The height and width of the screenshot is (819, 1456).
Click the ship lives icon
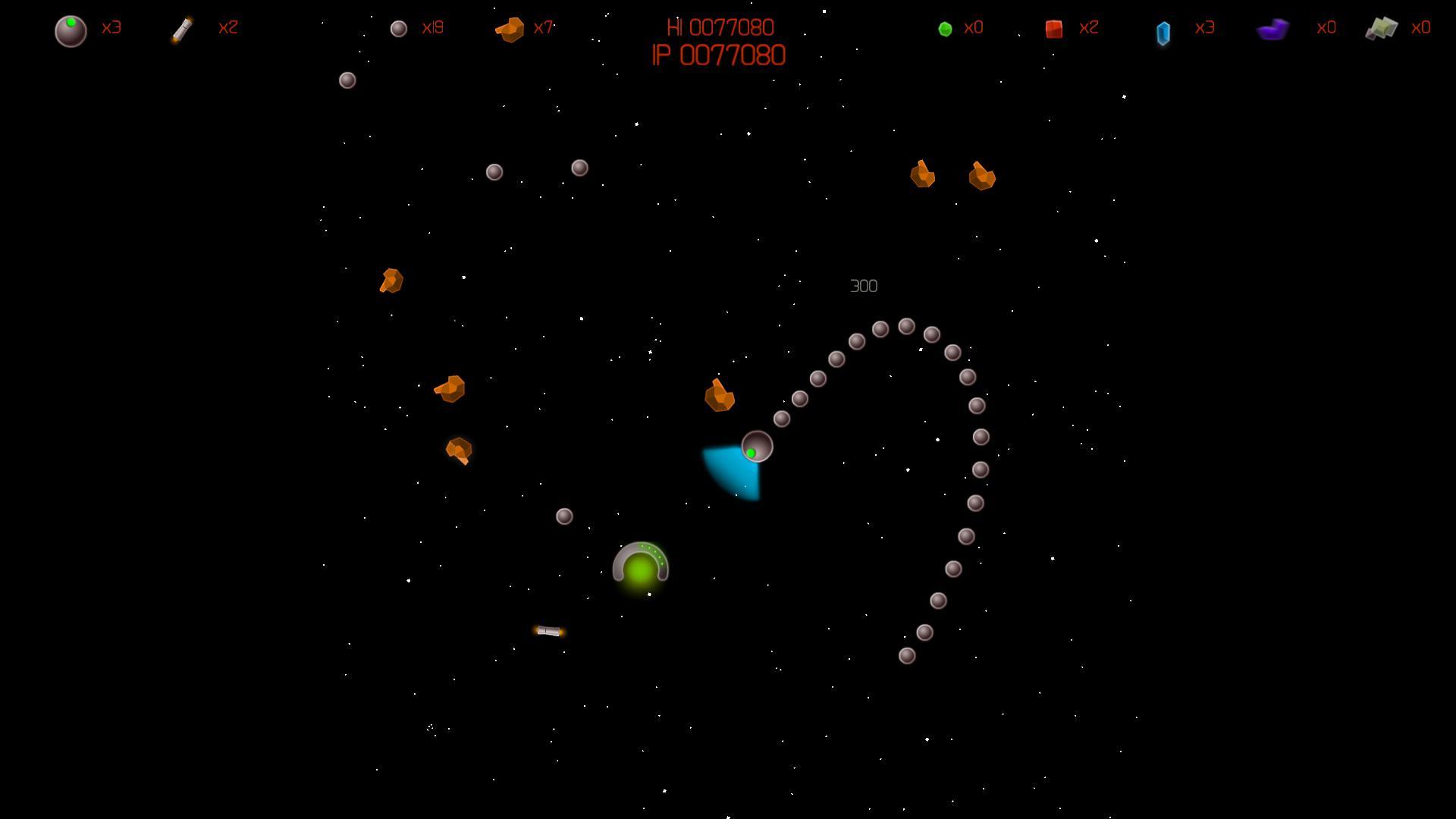click(x=71, y=31)
